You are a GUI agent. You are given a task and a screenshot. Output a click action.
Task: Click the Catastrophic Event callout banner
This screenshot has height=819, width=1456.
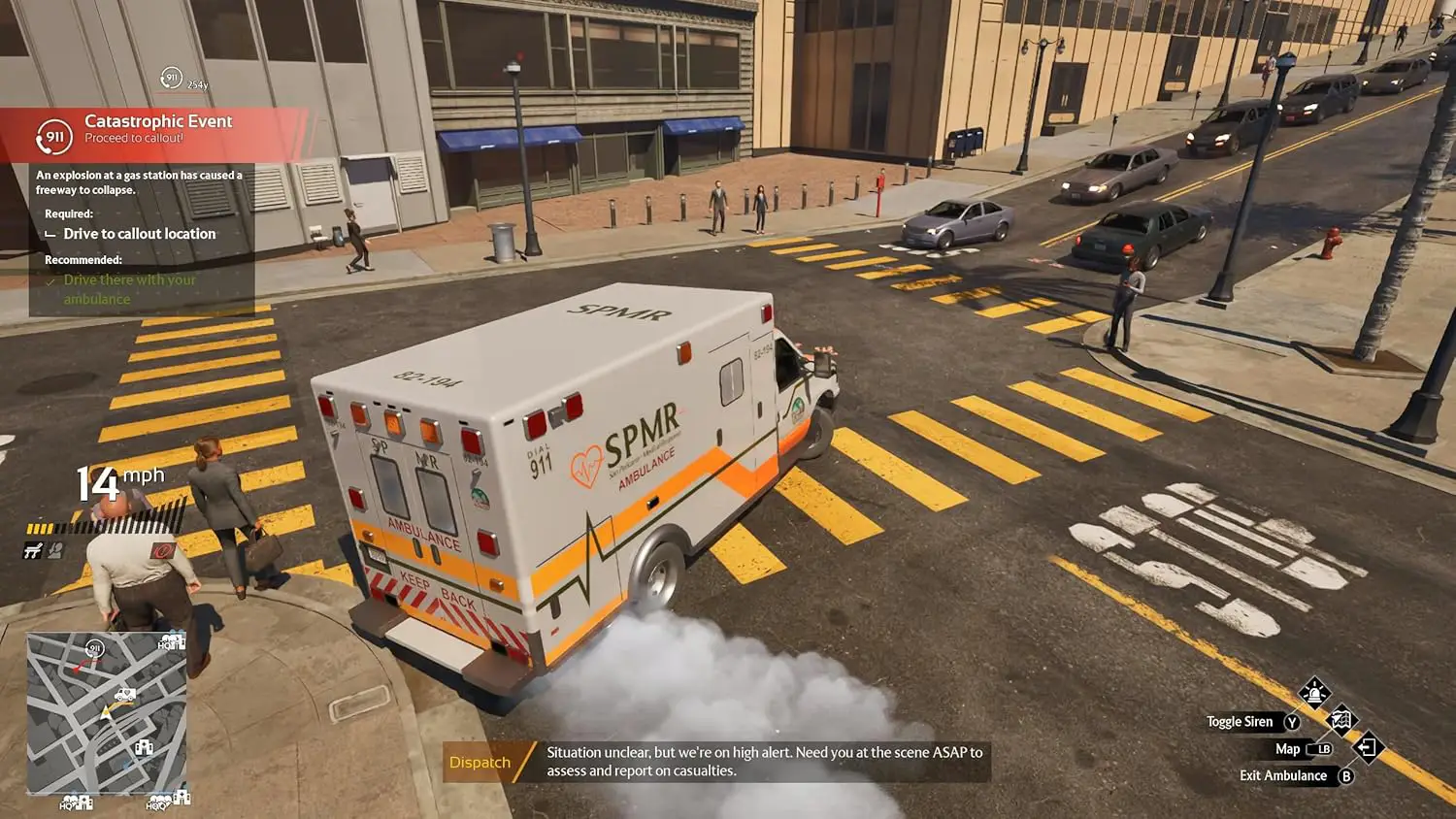click(155, 131)
